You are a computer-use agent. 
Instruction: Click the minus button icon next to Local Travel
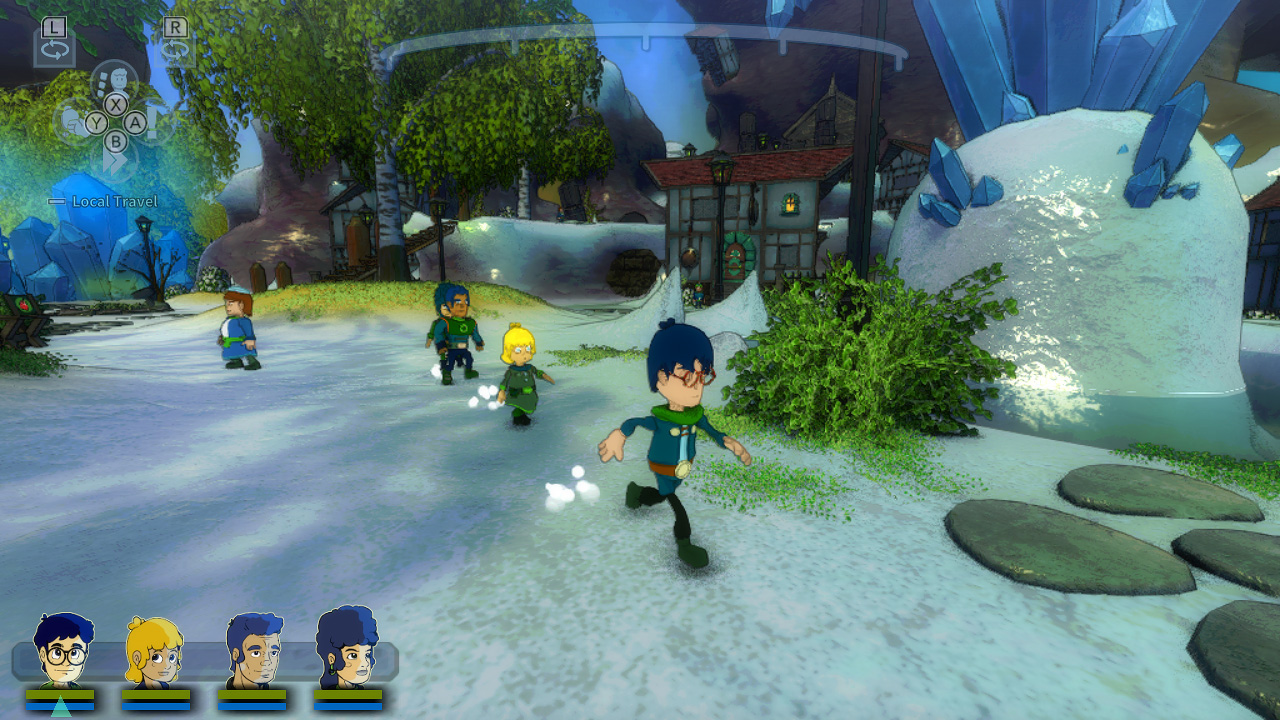pos(57,201)
